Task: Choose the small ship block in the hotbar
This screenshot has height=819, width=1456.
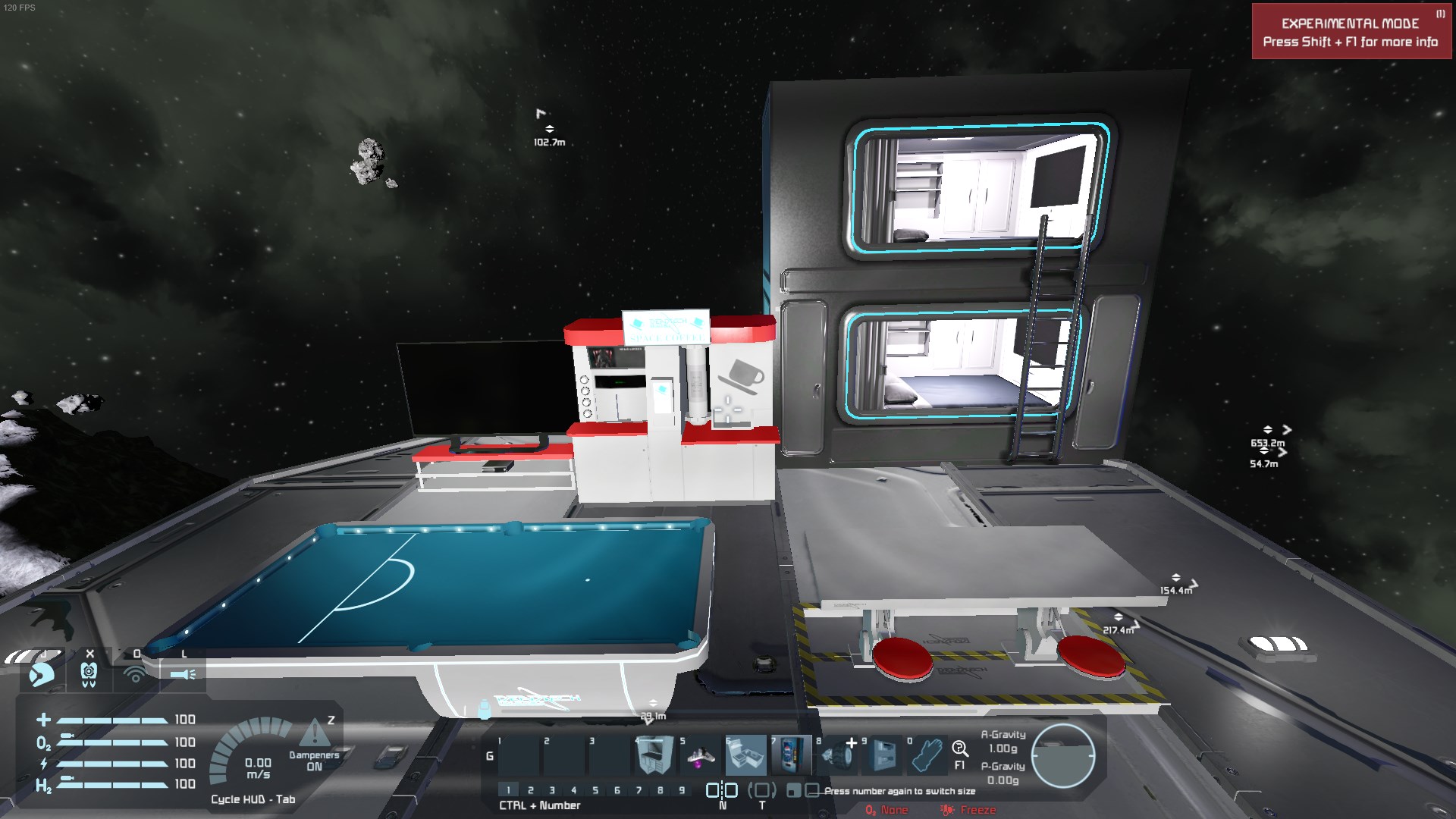Action: [x=700, y=755]
